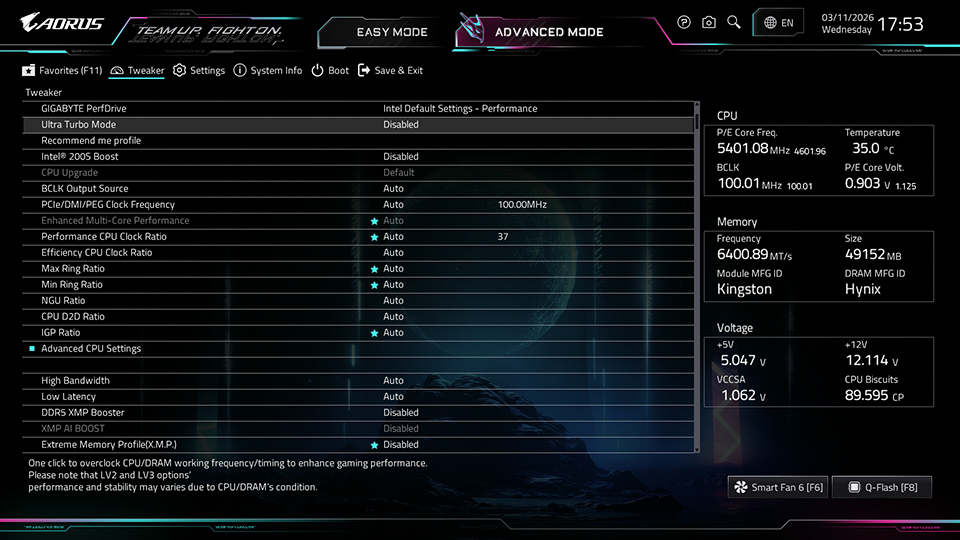Click the magnifier search icon
Viewport: 960px width, 540px height.
[734, 22]
